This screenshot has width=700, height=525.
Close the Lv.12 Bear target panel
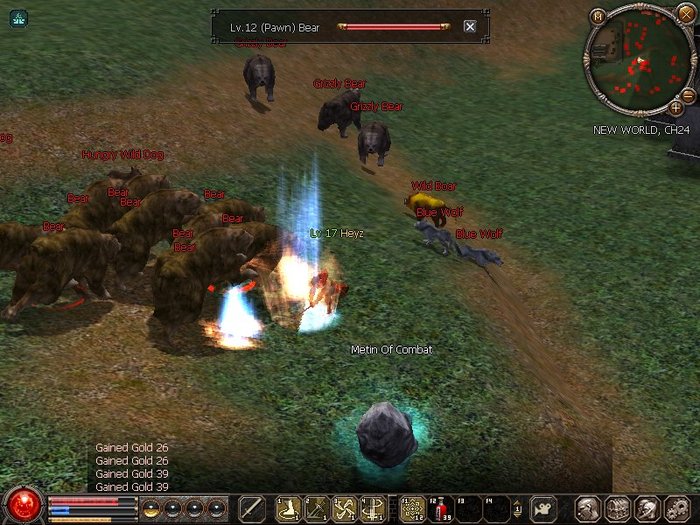tap(470, 27)
